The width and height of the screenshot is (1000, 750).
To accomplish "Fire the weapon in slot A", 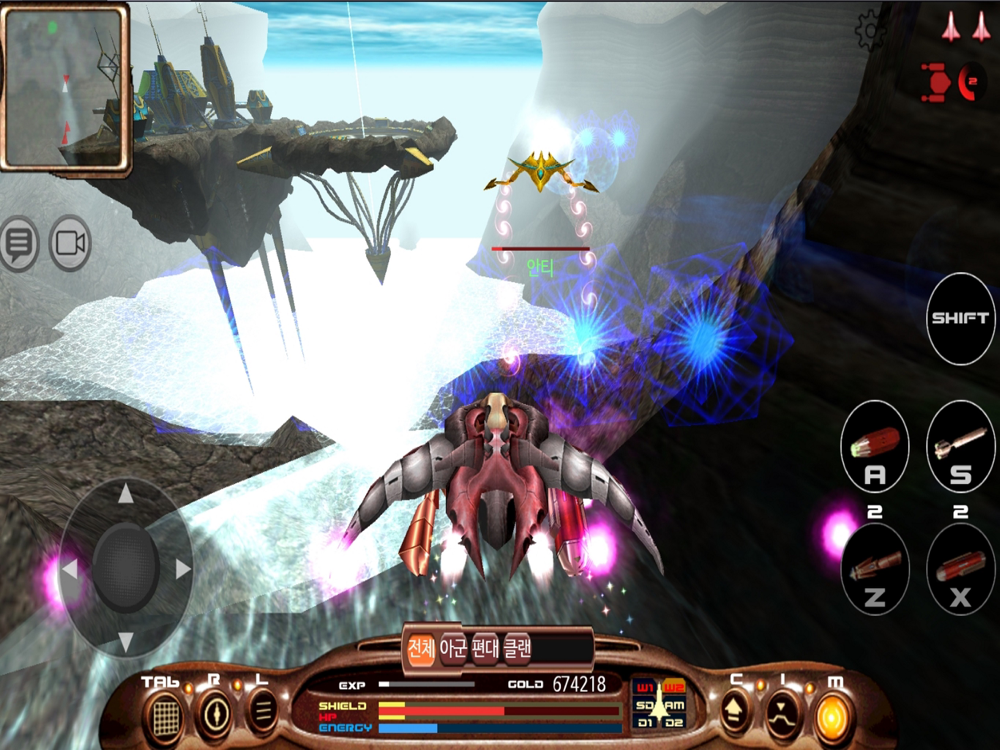I will tap(874, 448).
